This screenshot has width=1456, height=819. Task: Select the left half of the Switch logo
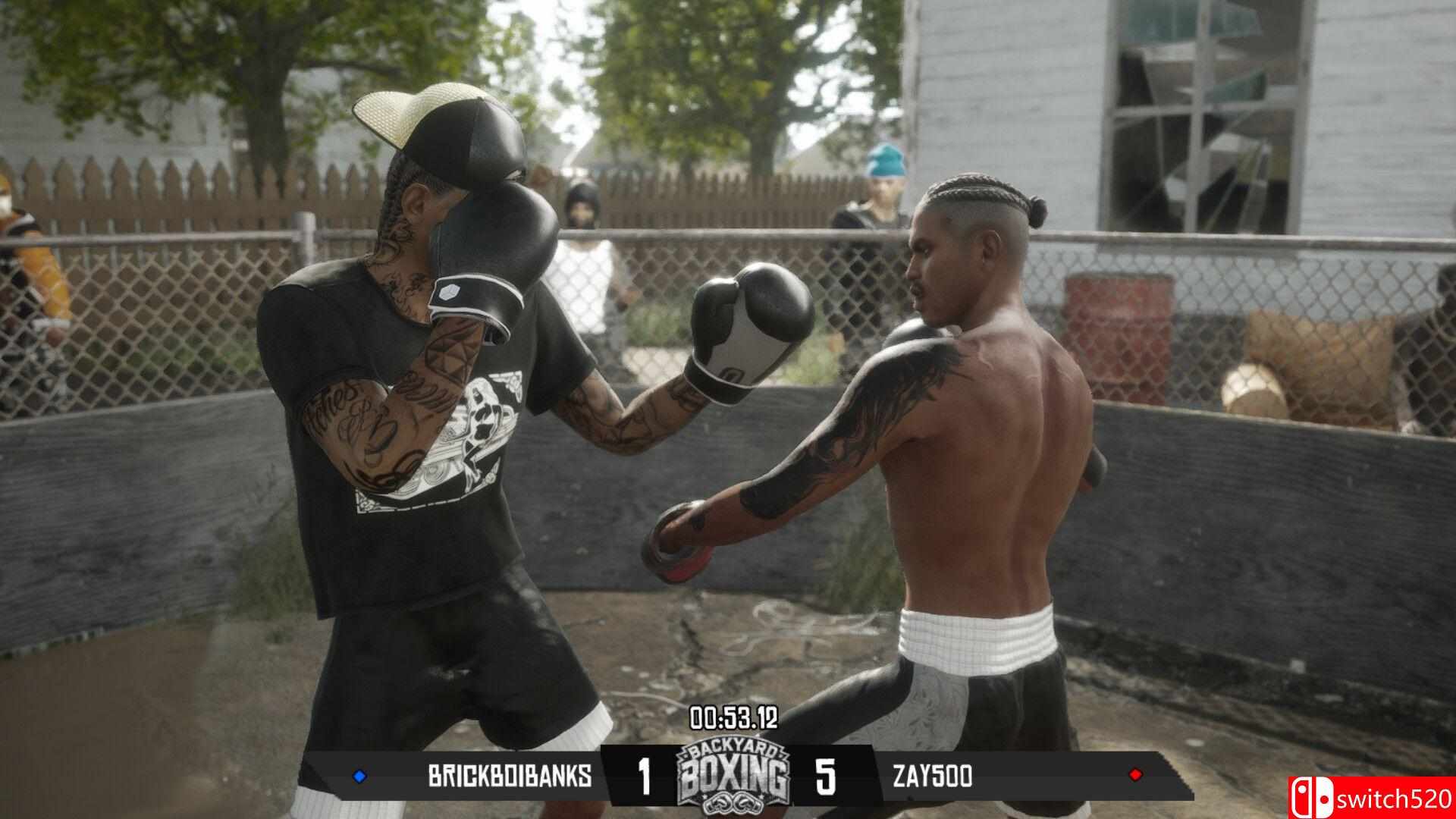coord(1303,796)
